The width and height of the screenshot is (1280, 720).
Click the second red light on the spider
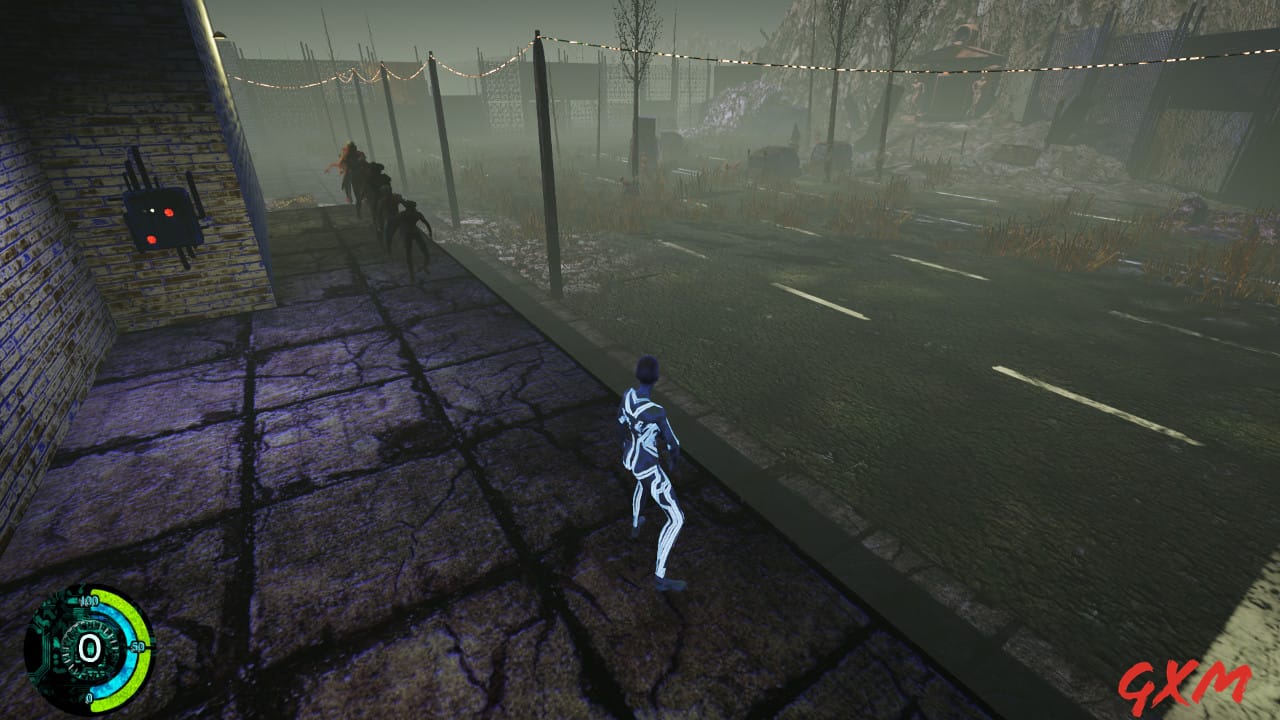pyautogui.click(x=152, y=239)
